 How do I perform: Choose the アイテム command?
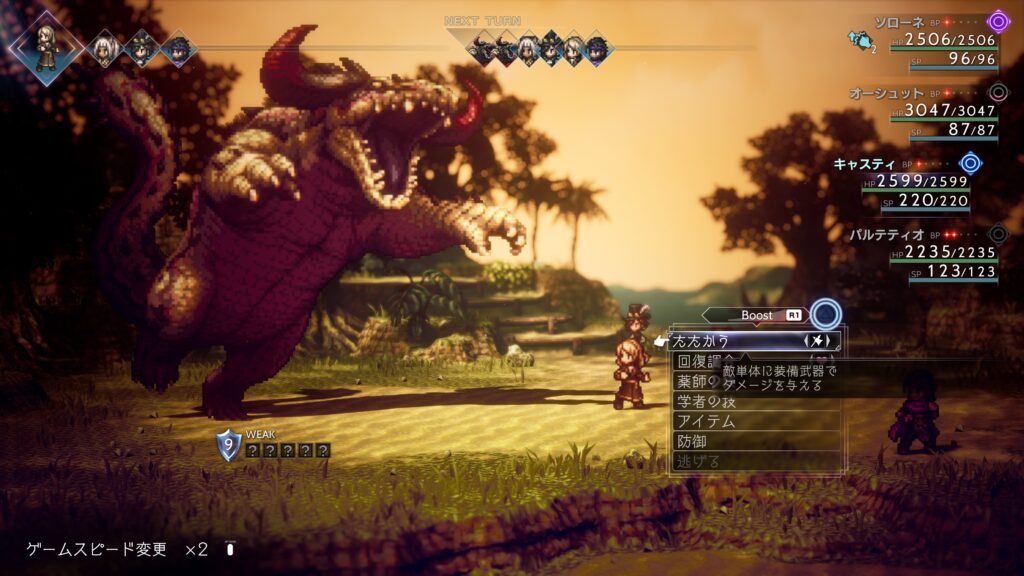(x=707, y=421)
